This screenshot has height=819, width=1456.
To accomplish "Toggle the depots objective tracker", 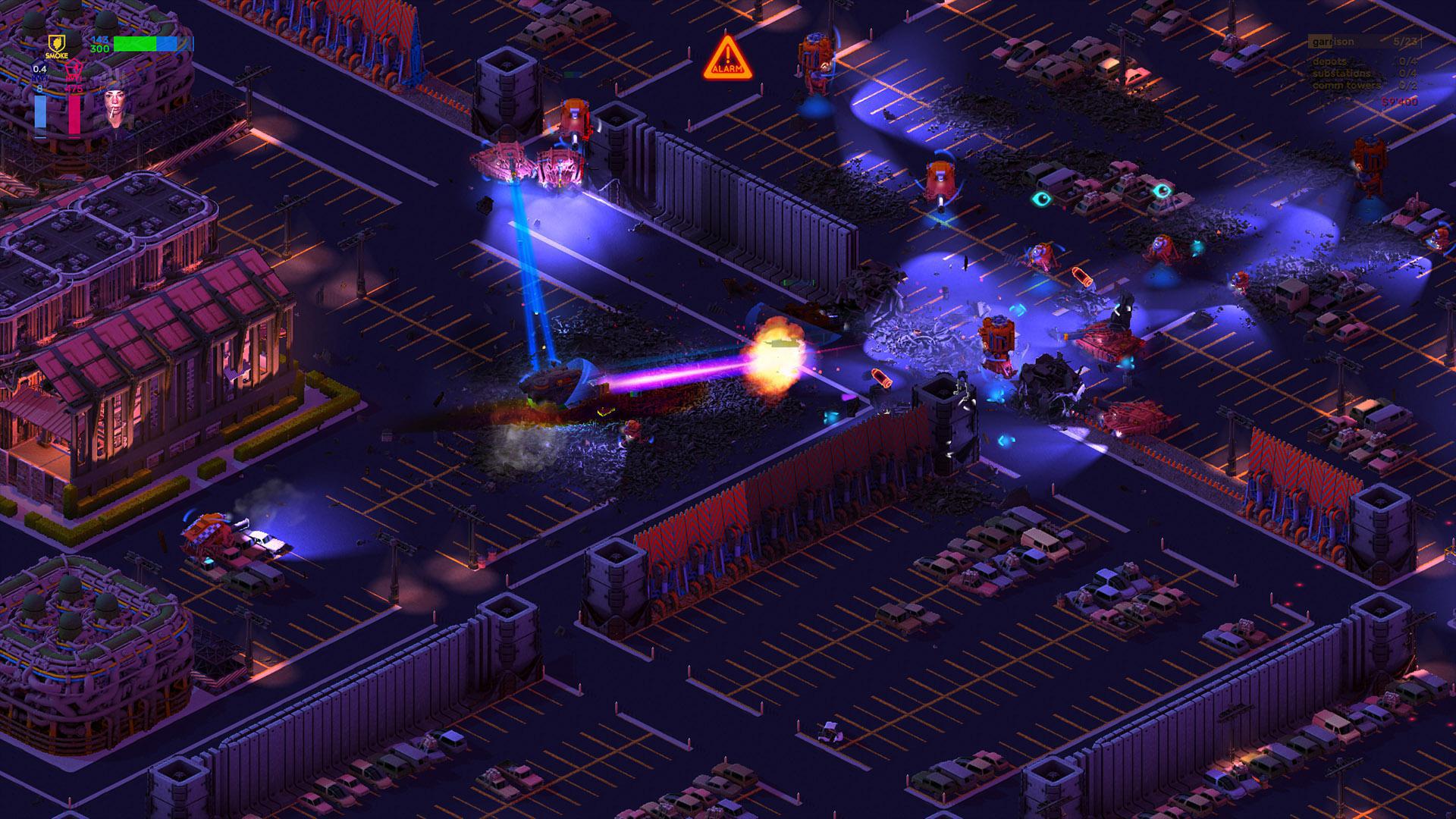I will point(1329,62).
